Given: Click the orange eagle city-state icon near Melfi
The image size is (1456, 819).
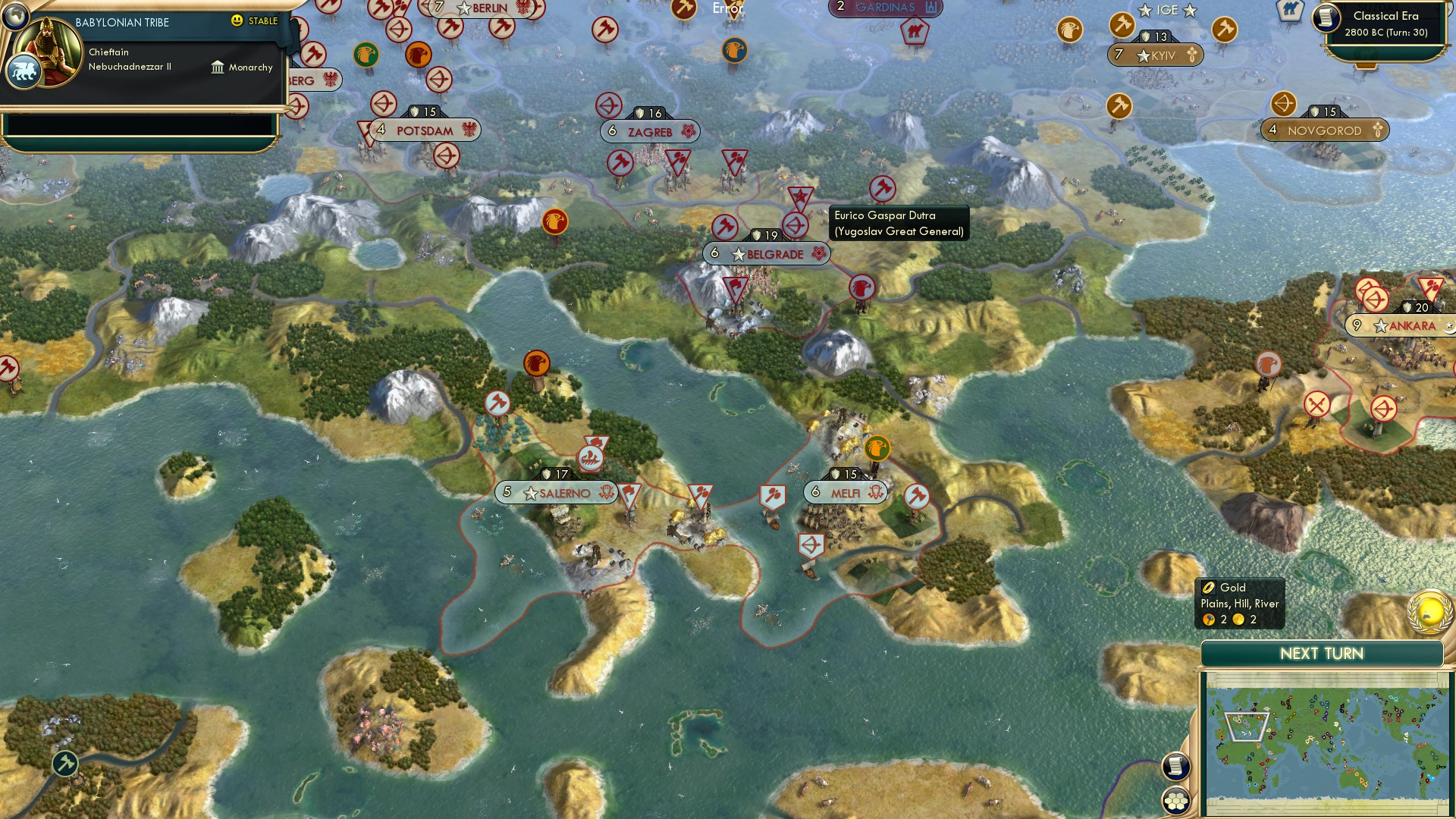Looking at the screenshot, I should coord(877,448).
